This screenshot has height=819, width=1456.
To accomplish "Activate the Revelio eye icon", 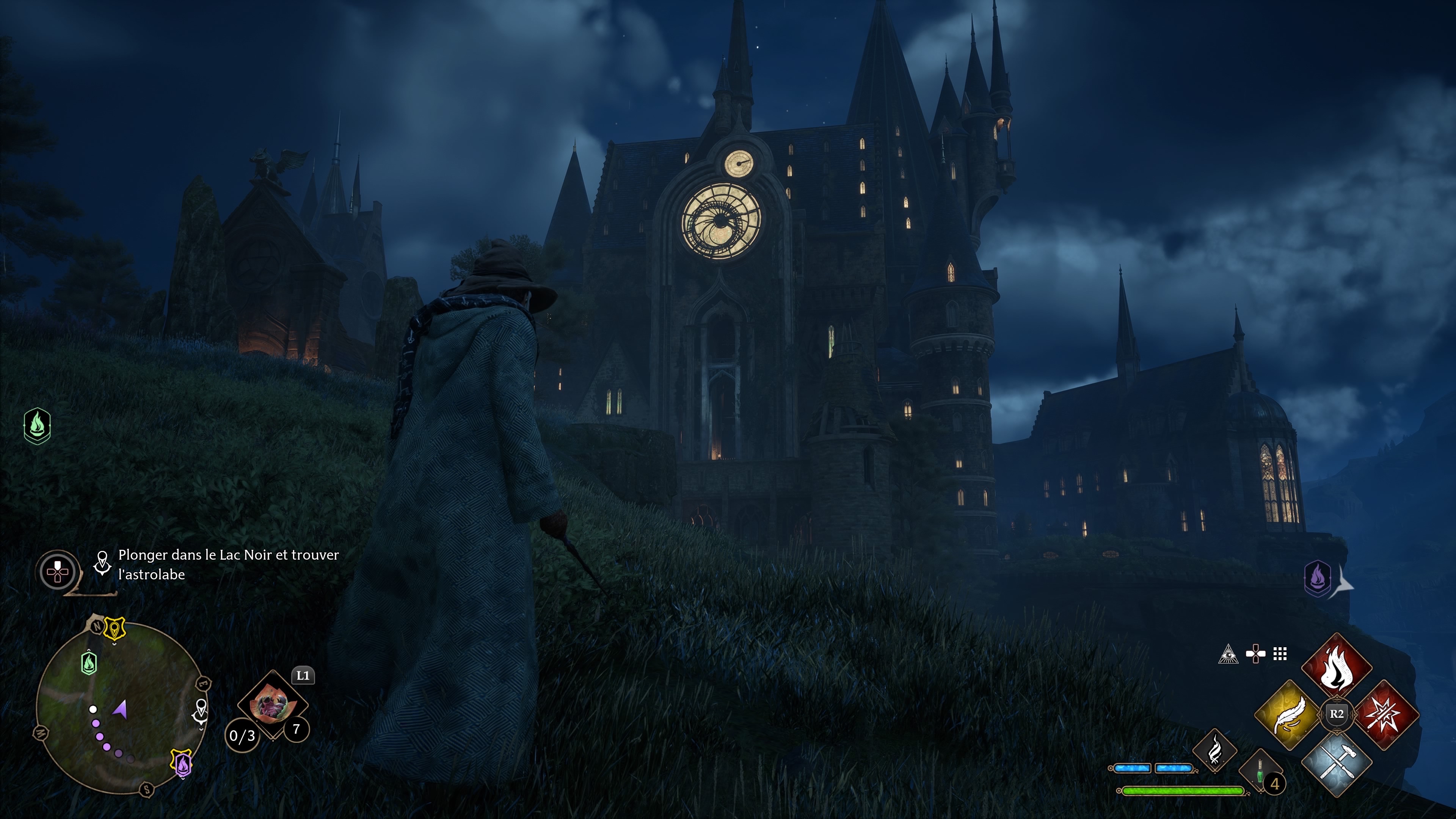I will (x=1228, y=654).
